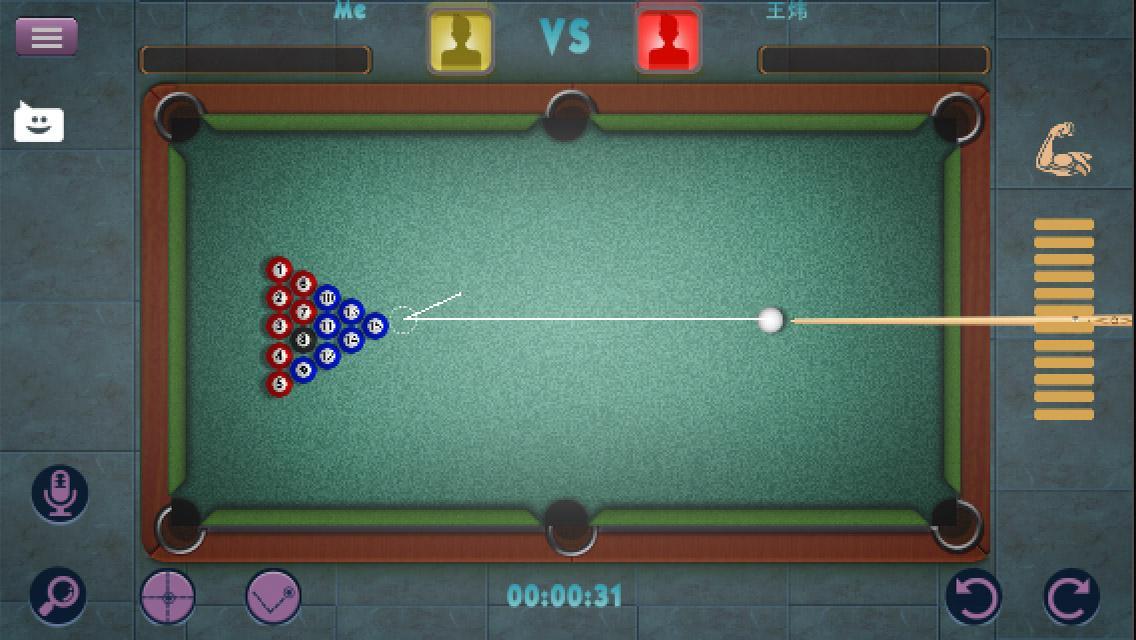Rotate cue clockwise with right arrow button
This screenshot has height=640, width=1136.
(1071, 597)
